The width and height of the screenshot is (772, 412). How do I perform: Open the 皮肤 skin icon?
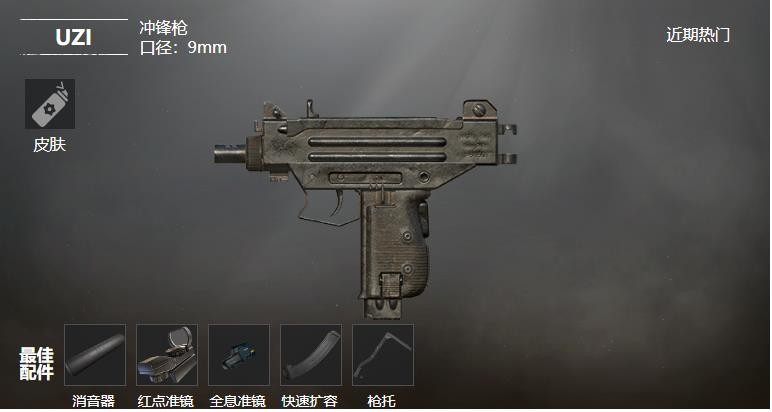coord(49,104)
